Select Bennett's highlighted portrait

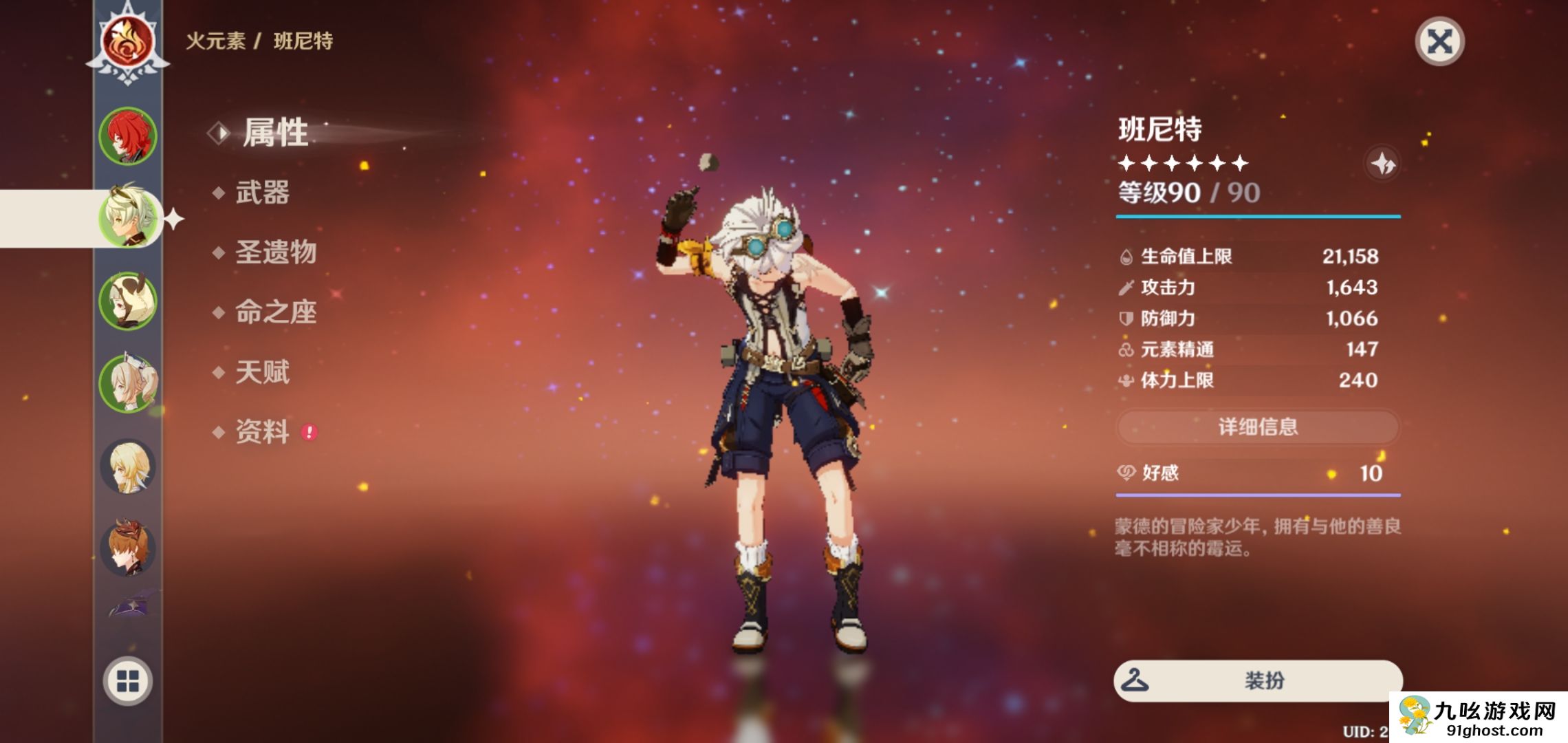128,218
